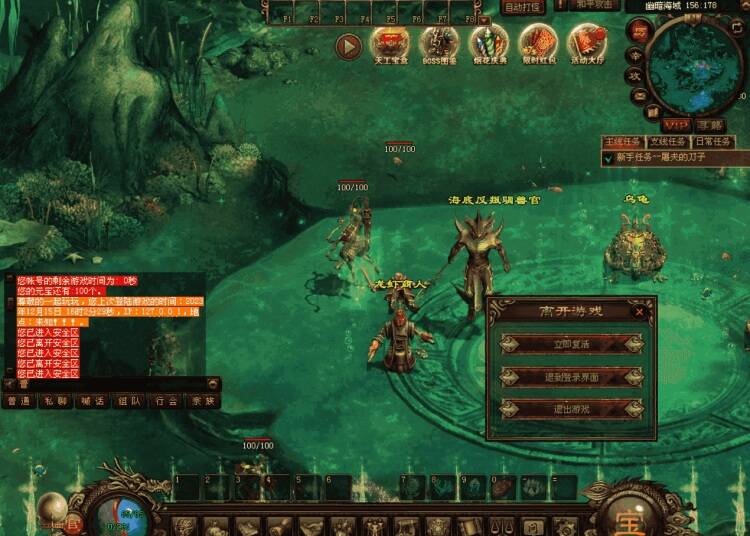
Task: Open the 天工宝盒 treasure box icon
Action: point(389,43)
